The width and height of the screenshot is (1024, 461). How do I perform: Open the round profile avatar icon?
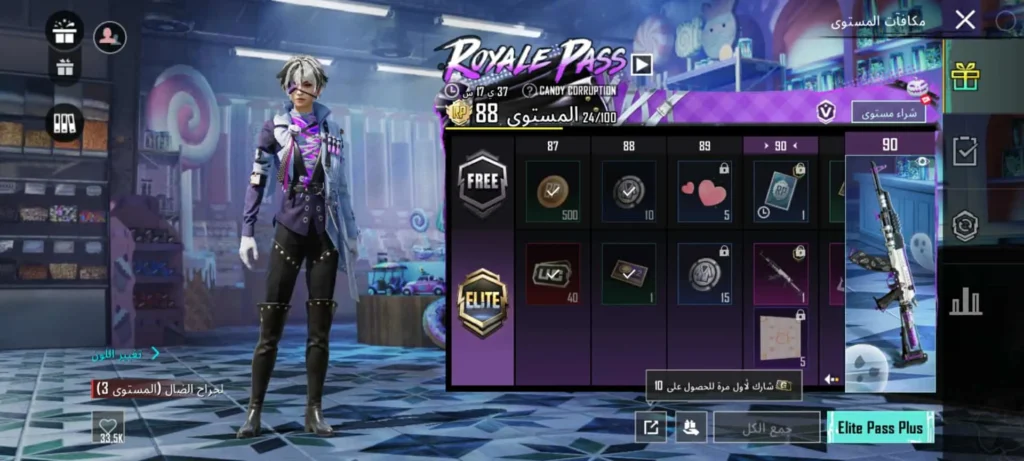(x=110, y=37)
